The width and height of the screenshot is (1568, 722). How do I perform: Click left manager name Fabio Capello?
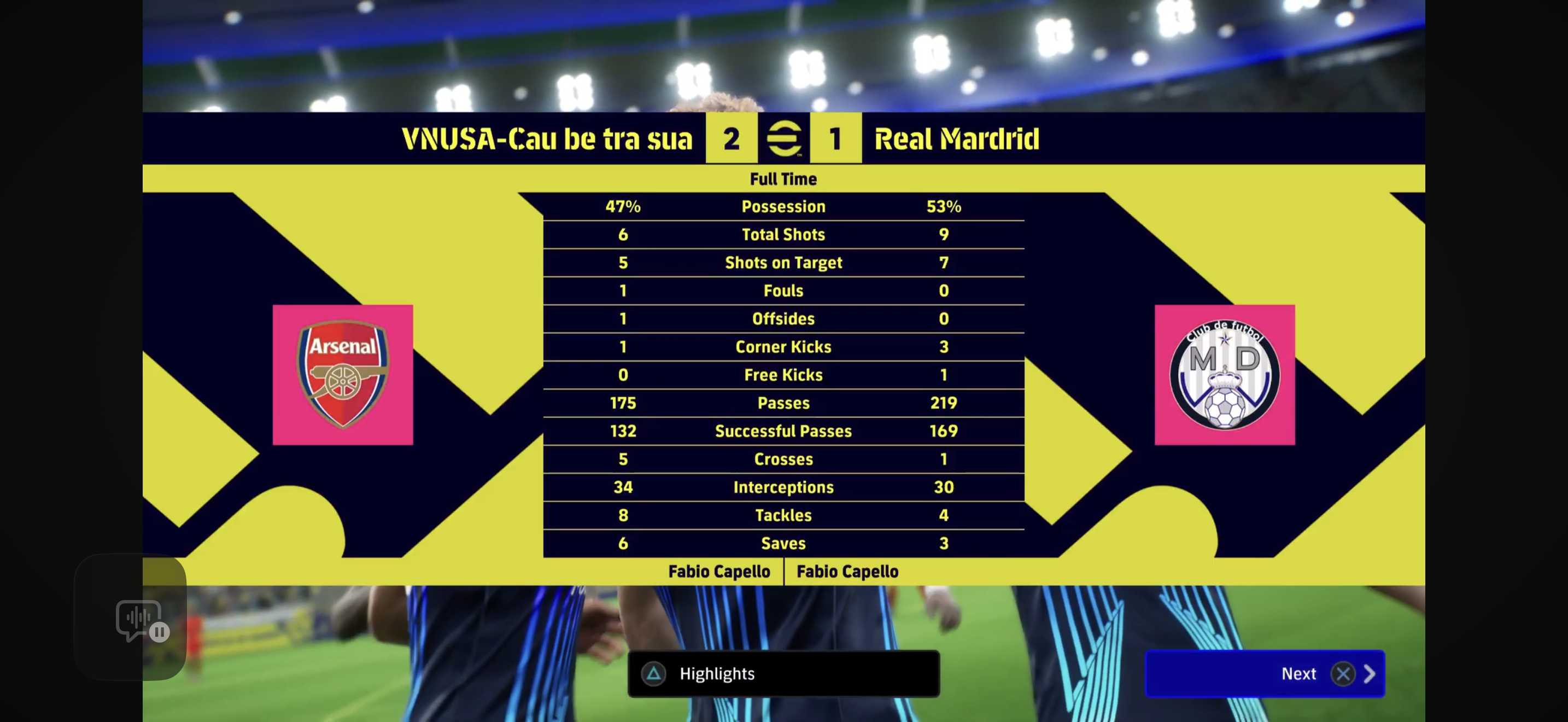(x=719, y=571)
